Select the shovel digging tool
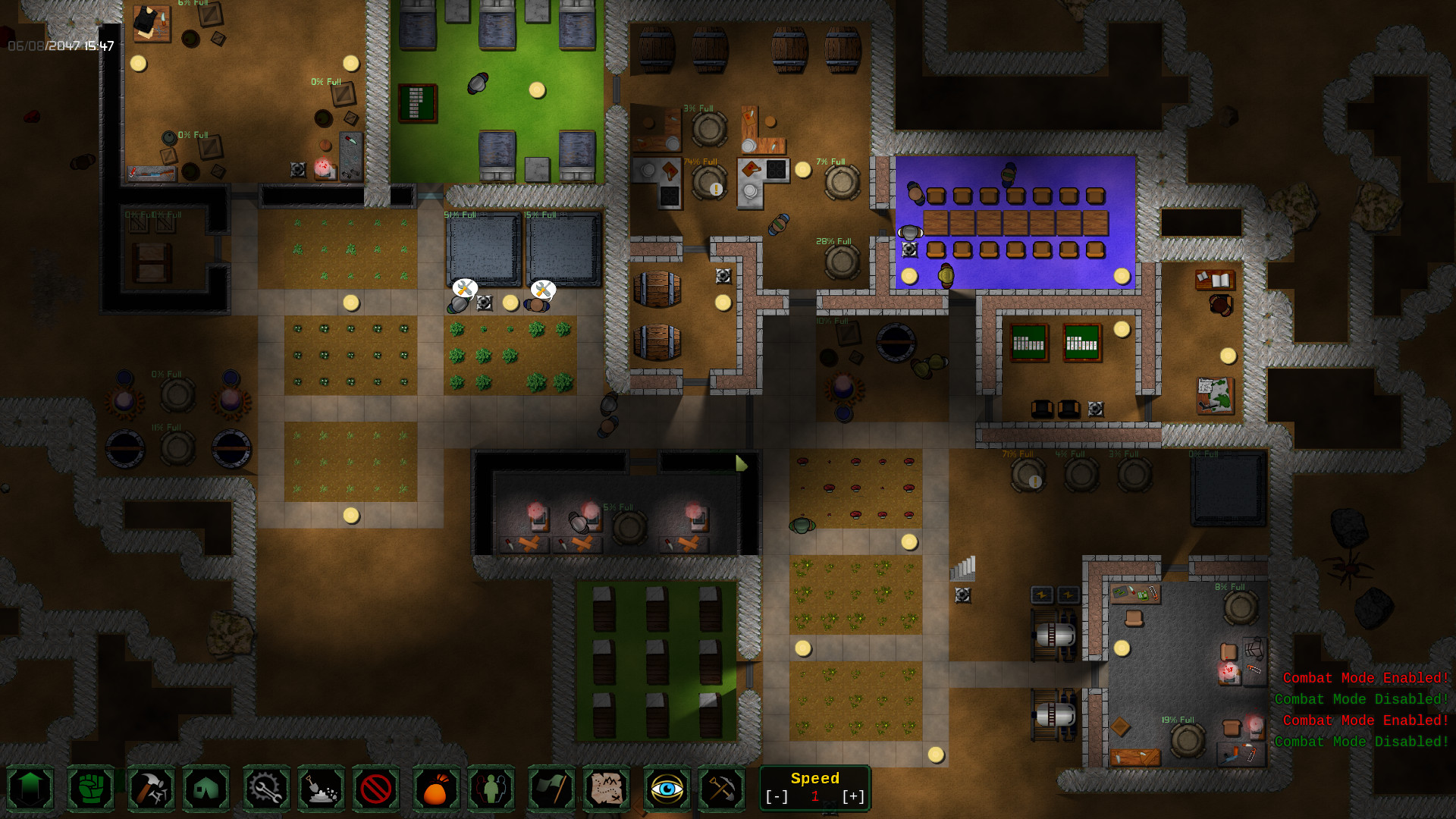Screen dimensions: 1456x819 320,789
